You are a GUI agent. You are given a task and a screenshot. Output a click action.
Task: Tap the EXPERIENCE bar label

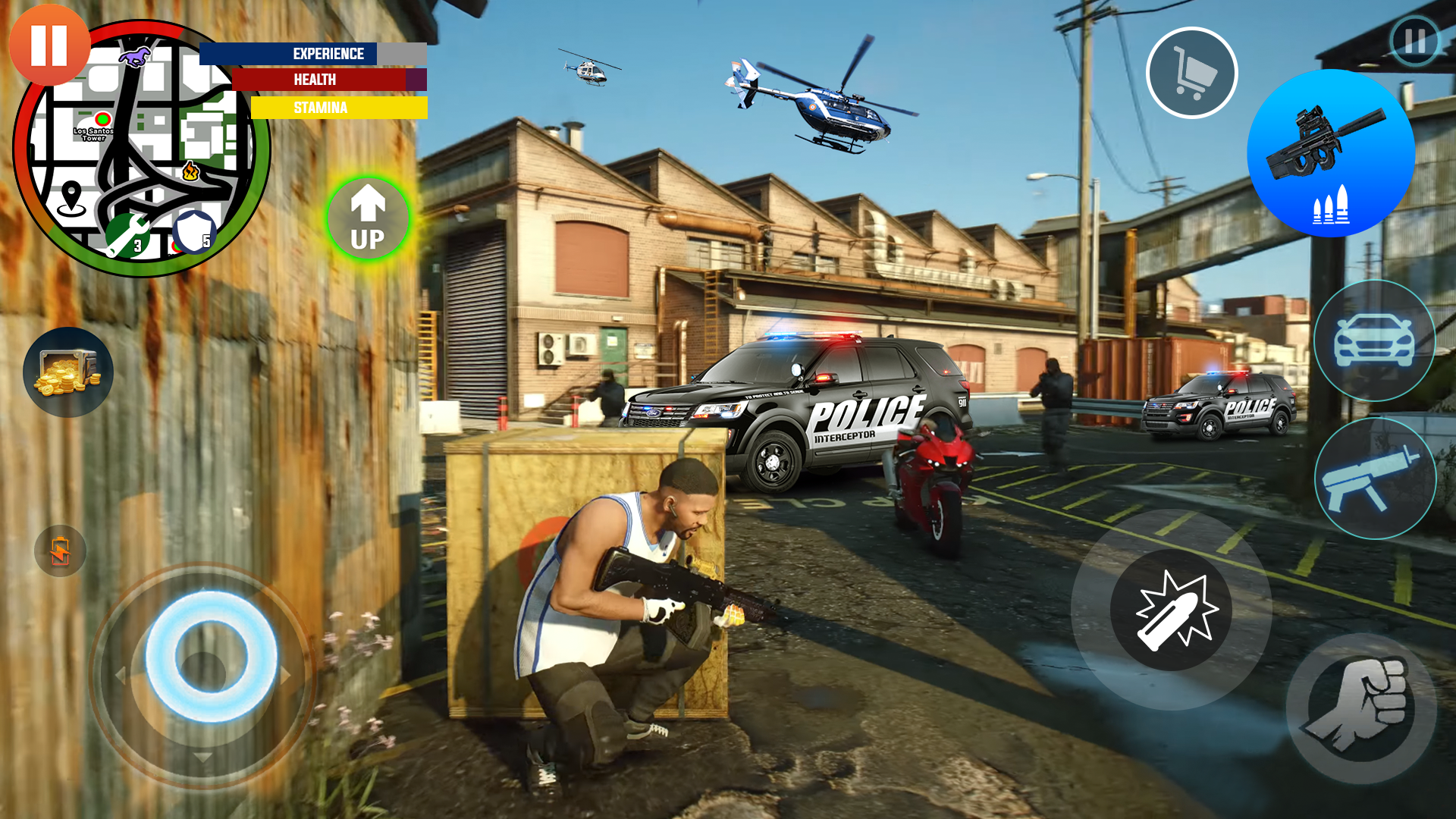tap(330, 54)
